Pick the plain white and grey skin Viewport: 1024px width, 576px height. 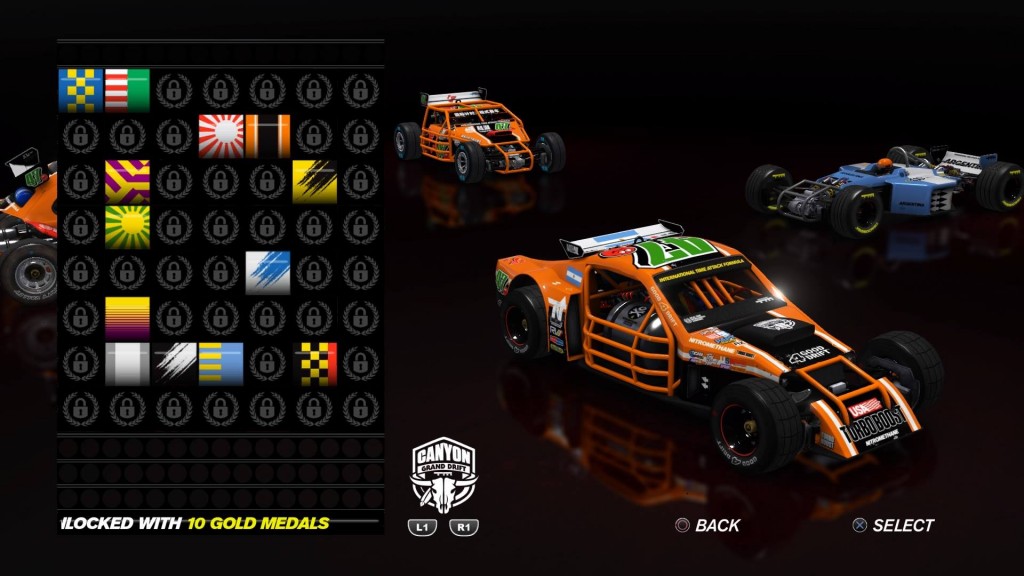(x=127, y=364)
